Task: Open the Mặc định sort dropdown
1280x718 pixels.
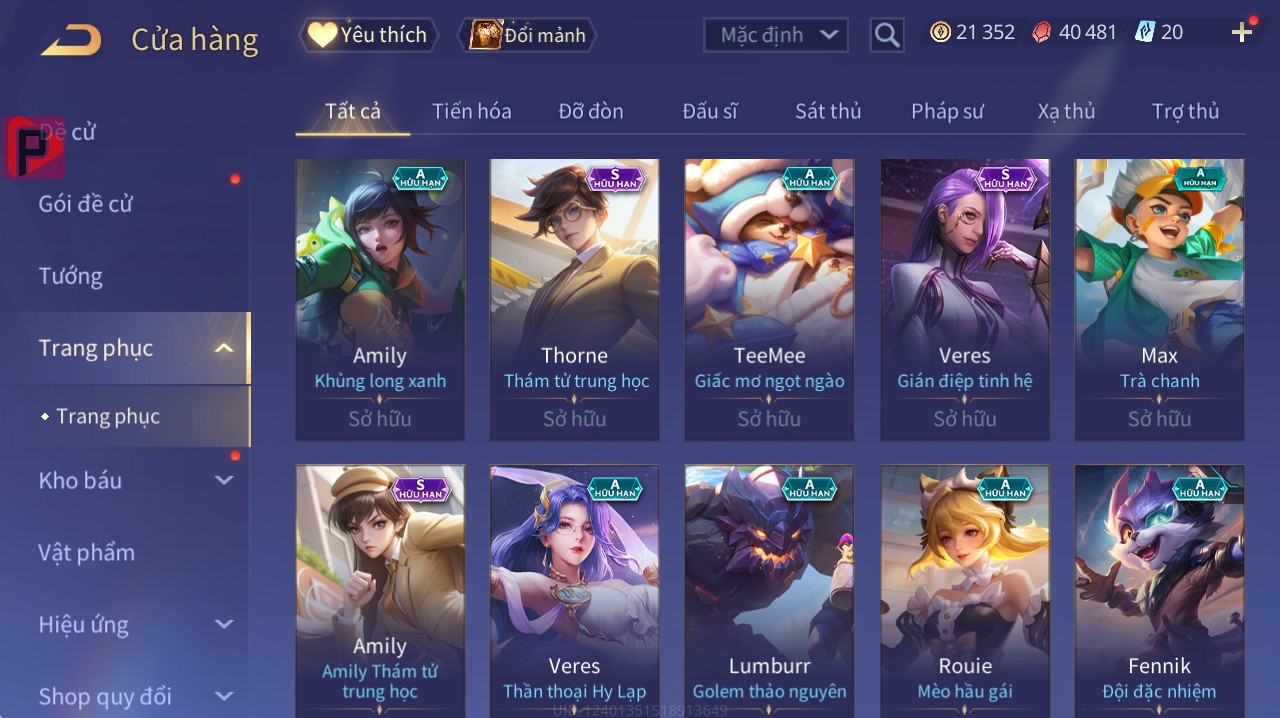Action: coord(776,35)
